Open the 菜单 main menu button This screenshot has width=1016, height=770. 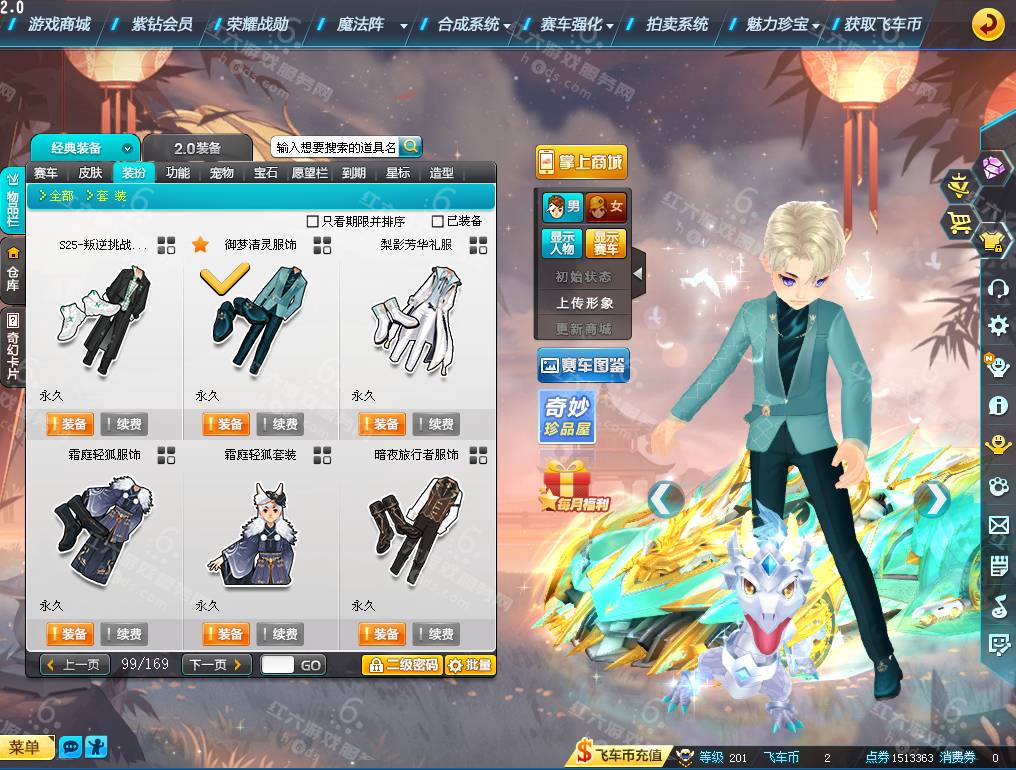coord(26,747)
